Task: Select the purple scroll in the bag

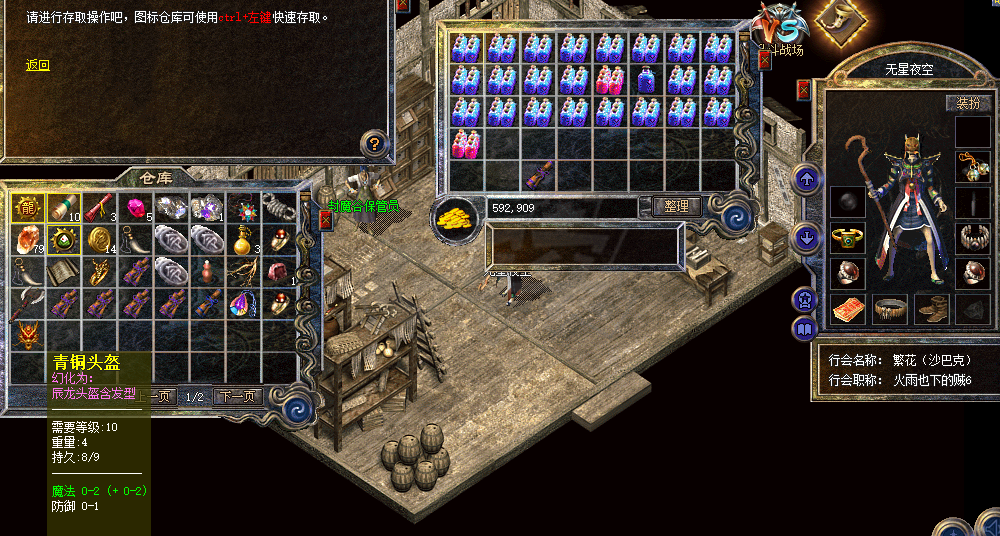Action: point(539,174)
